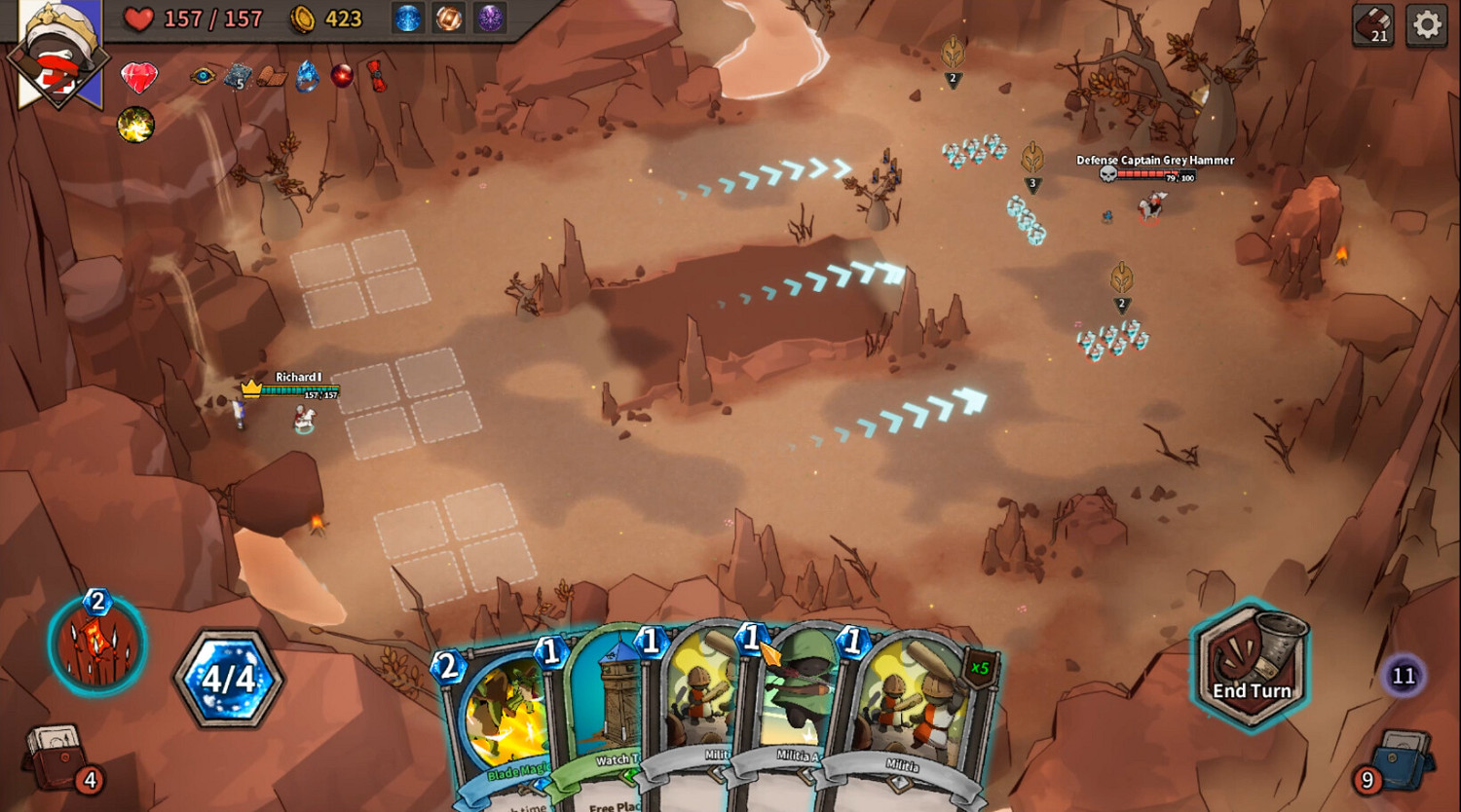Screen dimensions: 1461x812
Task: End the current turn
Action: pyautogui.click(x=1251, y=665)
